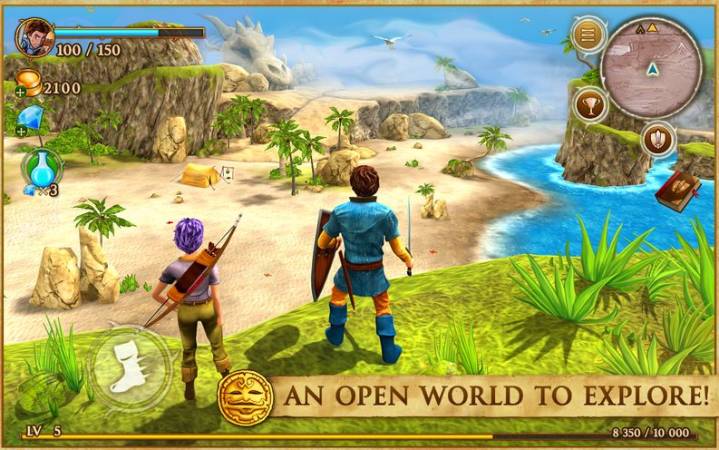Open the hero portrait character sheet
719x450 pixels.
click(35, 37)
